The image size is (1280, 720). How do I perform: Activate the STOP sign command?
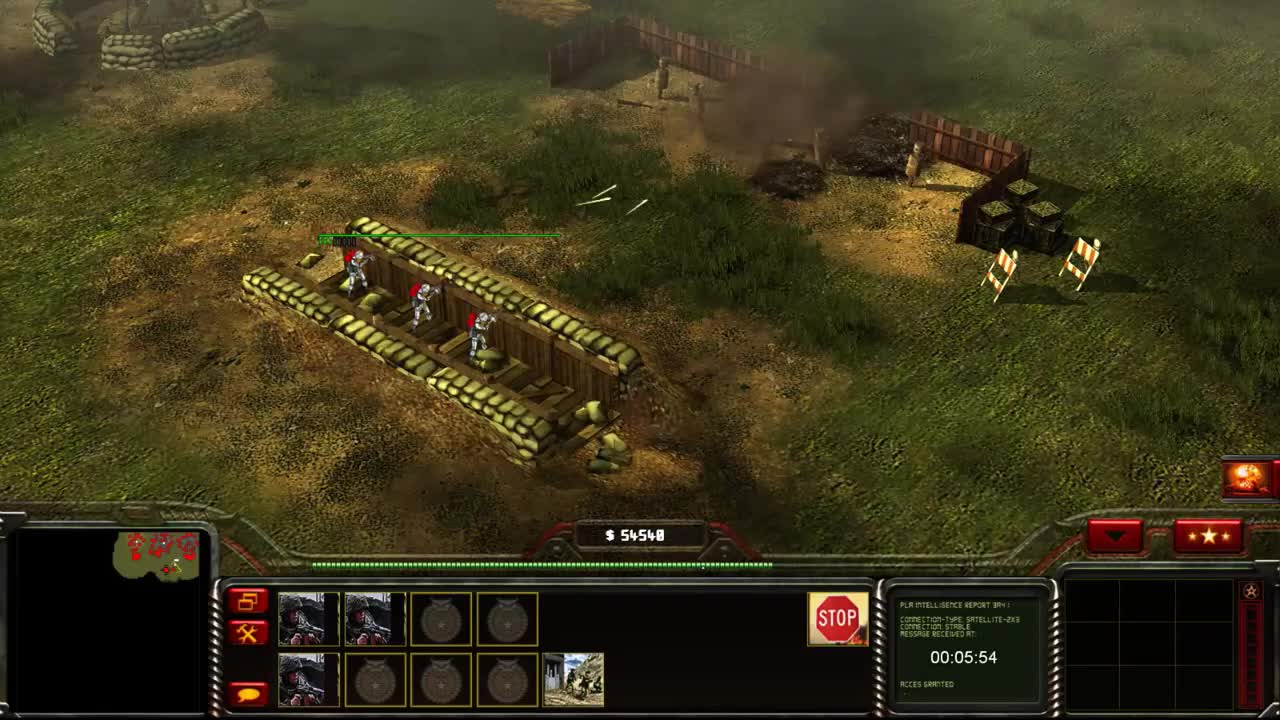tap(837, 619)
